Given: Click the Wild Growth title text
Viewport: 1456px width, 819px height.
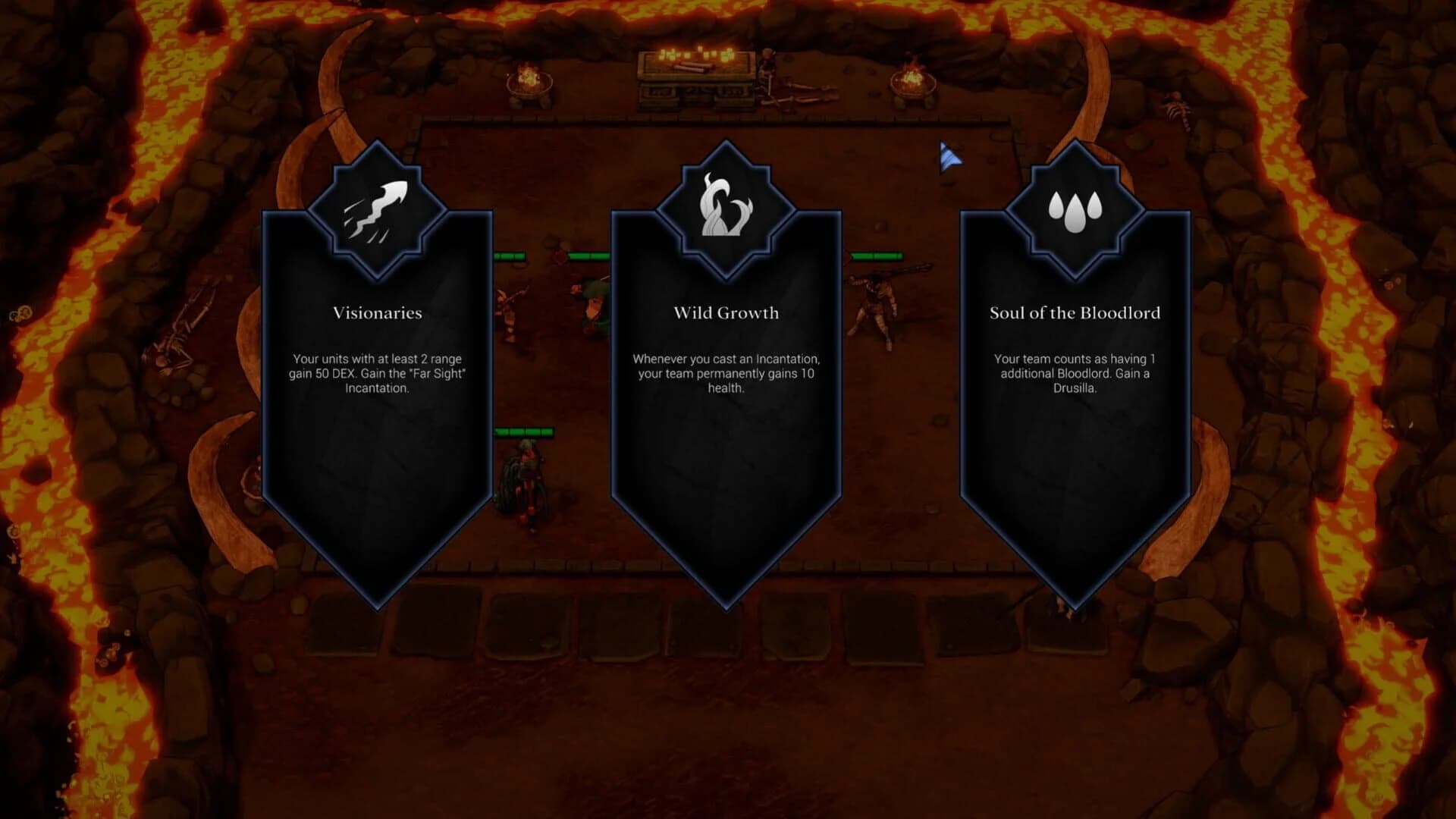Looking at the screenshot, I should pyautogui.click(x=726, y=312).
